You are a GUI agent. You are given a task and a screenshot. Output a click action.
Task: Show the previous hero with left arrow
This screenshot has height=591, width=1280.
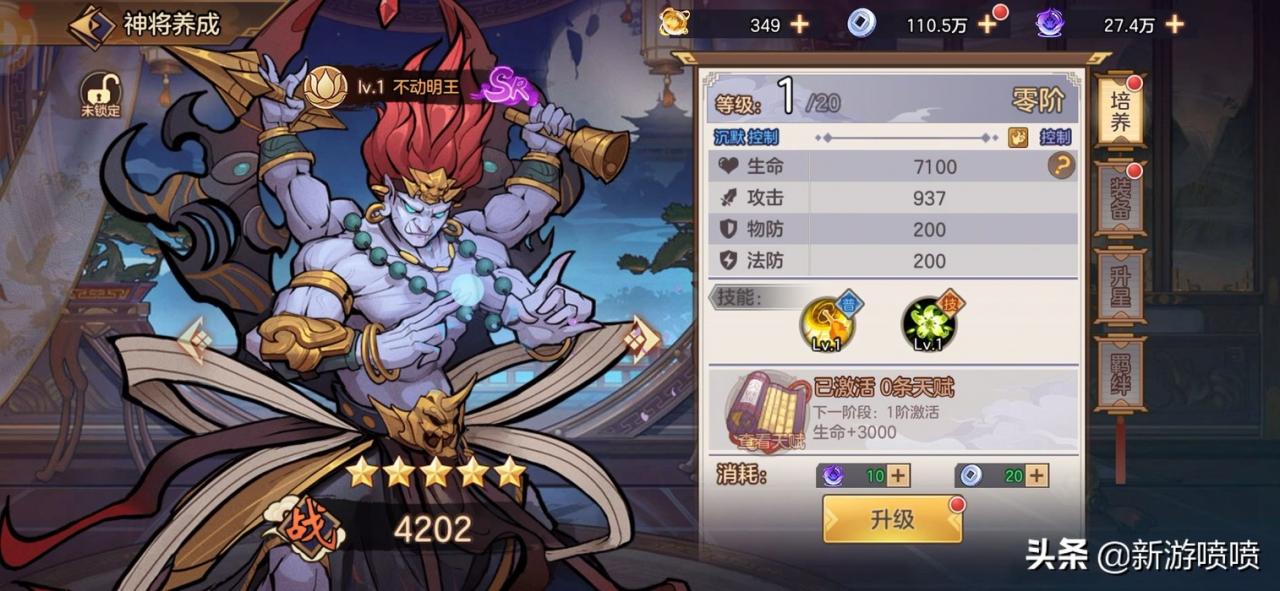(195, 340)
